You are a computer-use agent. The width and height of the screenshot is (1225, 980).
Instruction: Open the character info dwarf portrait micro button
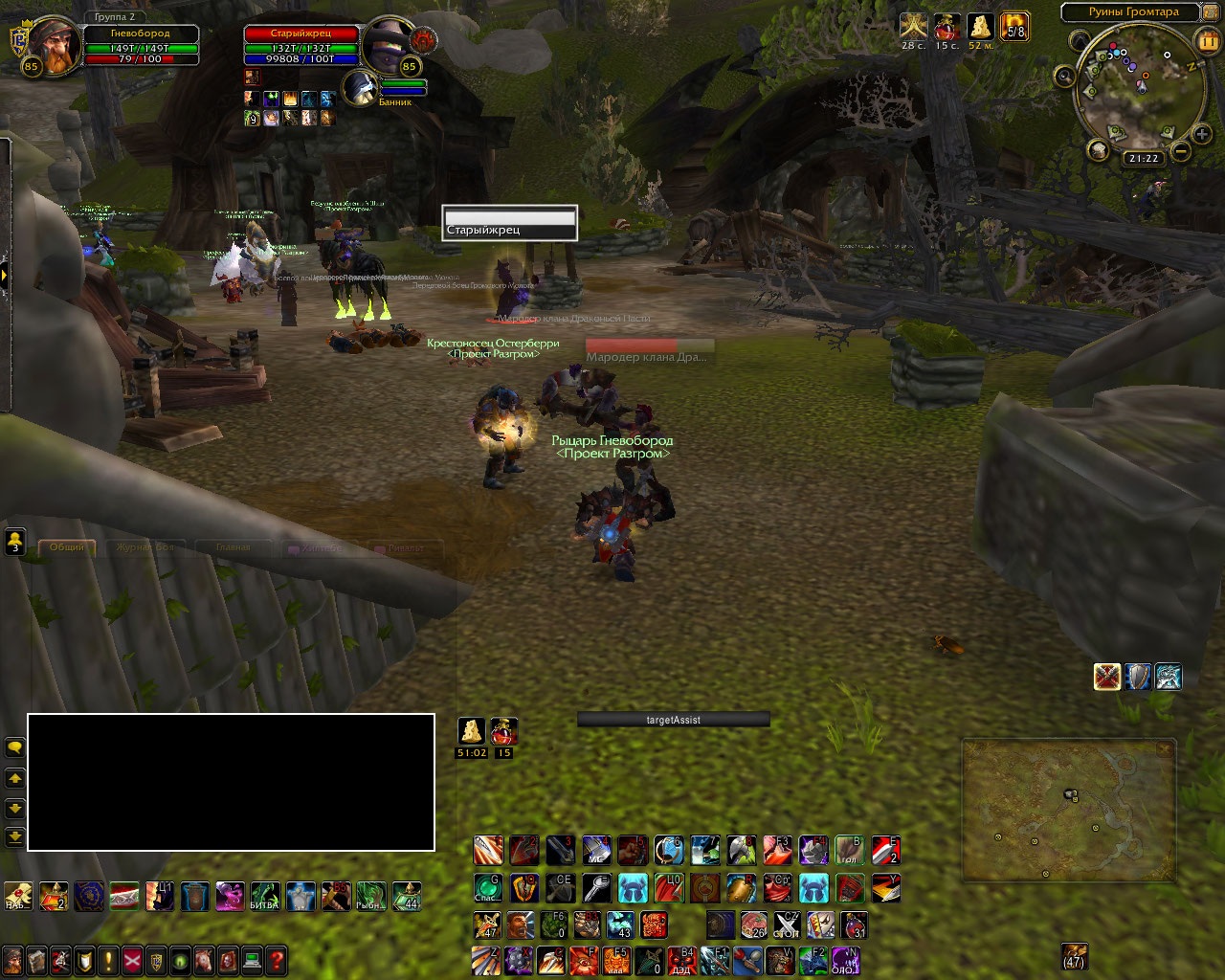[x=12, y=960]
